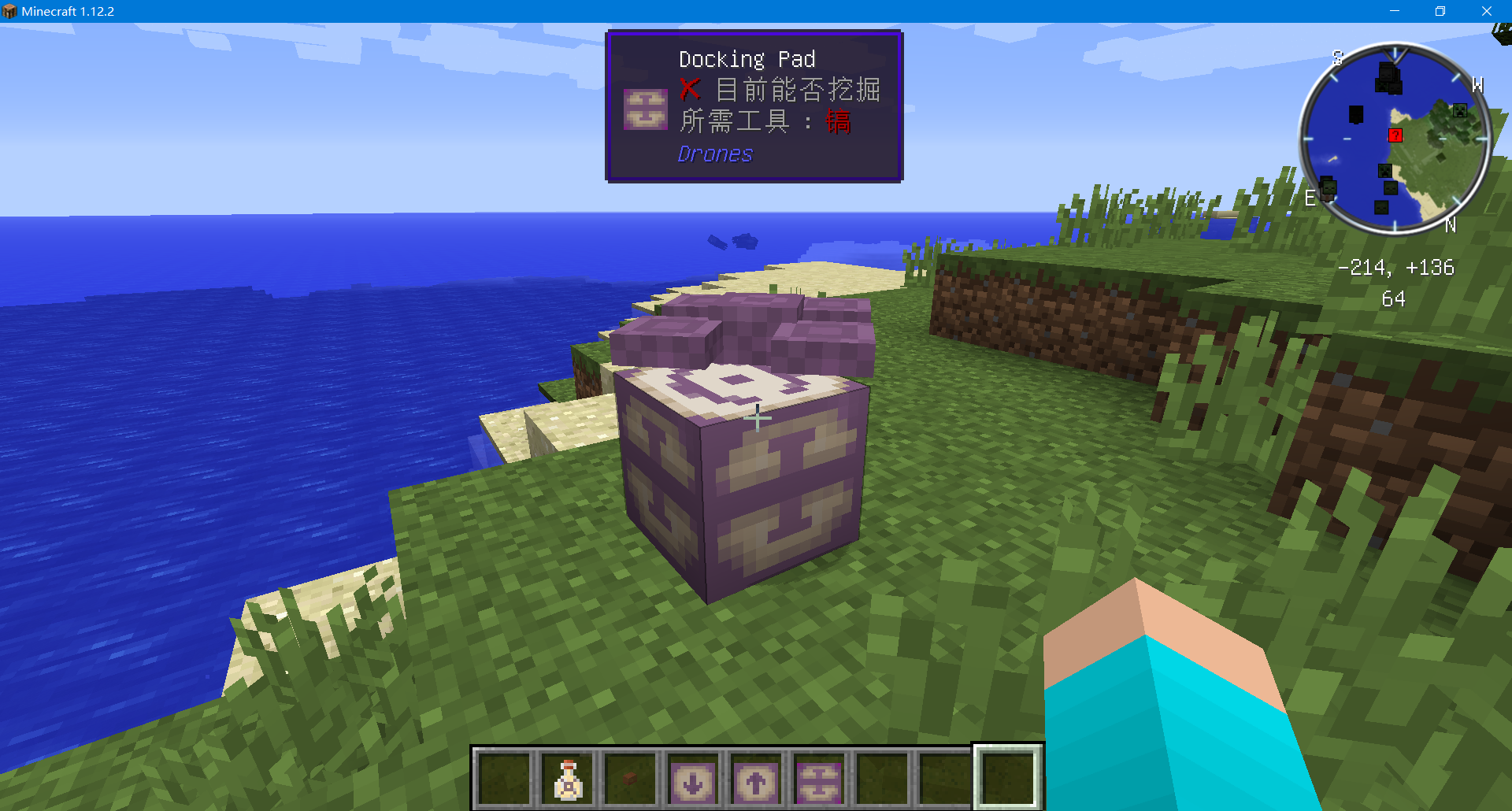The width and height of the screenshot is (1512, 811).
Task: Select the Docking Pad hotbar slot
Action: tap(819, 780)
